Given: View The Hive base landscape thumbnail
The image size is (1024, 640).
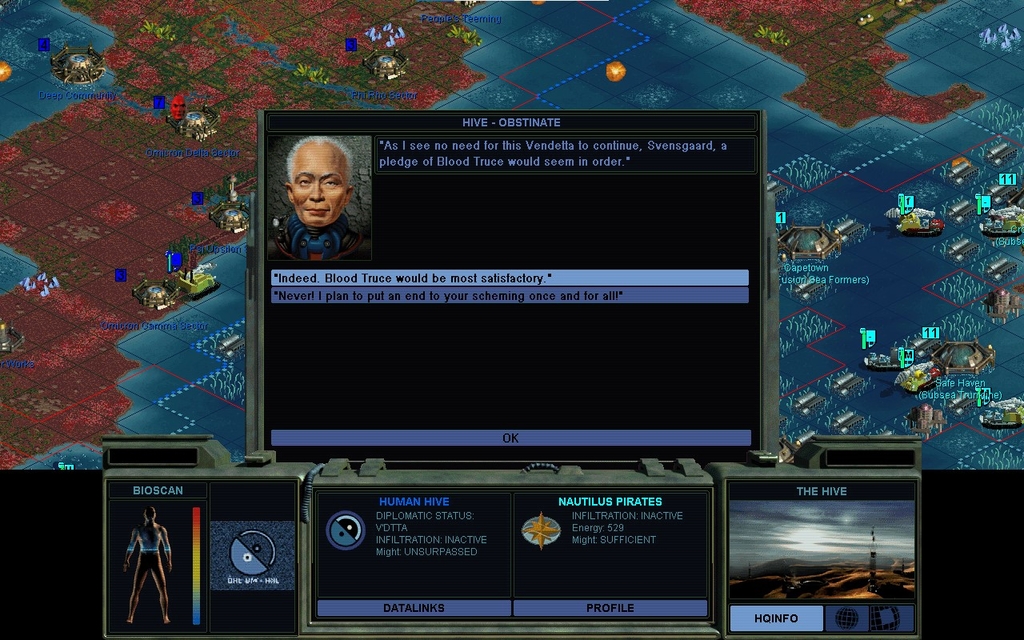Looking at the screenshot, I should [821, 550].
